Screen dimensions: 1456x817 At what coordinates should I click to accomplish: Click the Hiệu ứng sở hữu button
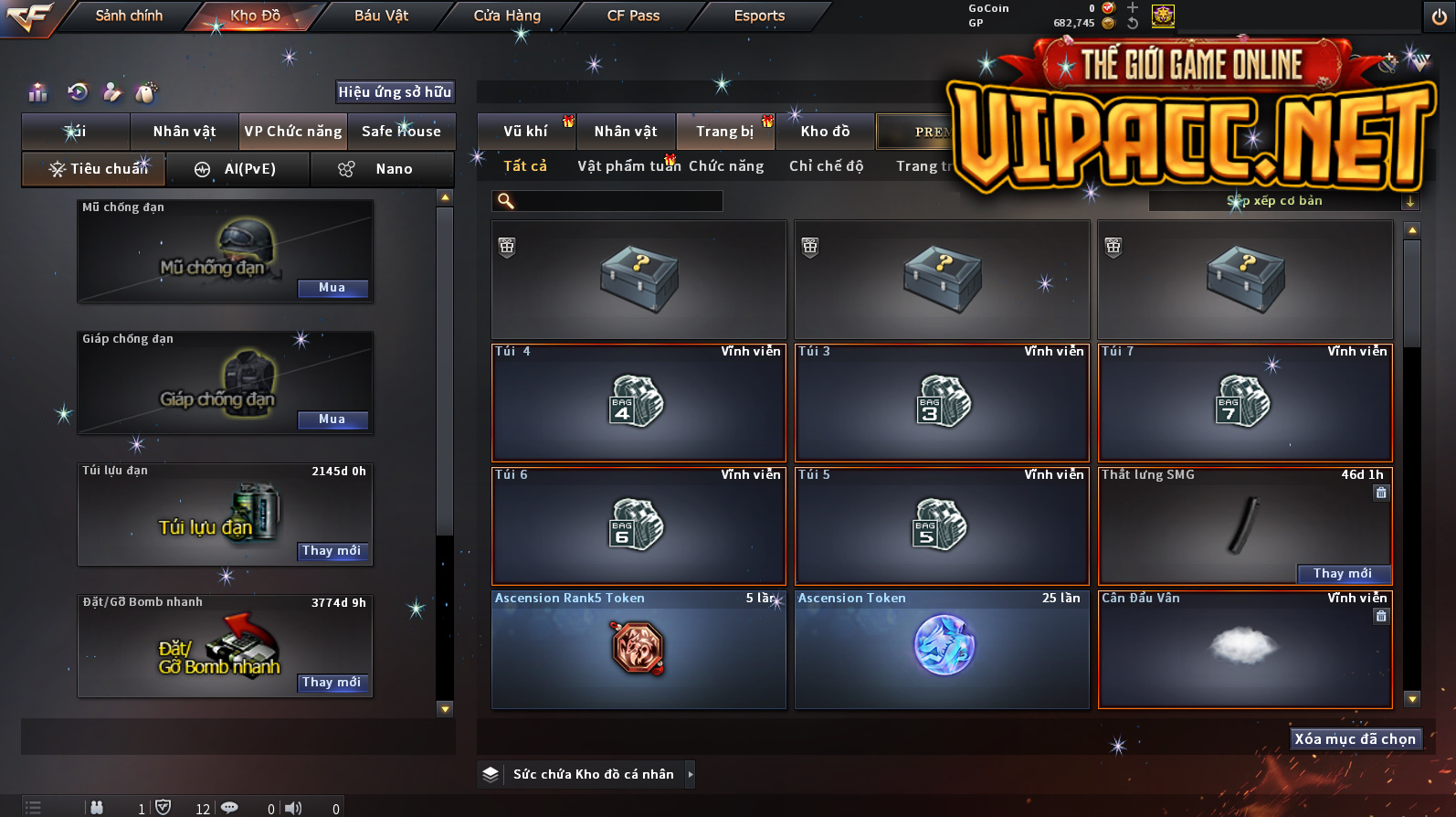click(x=395, y=91)
